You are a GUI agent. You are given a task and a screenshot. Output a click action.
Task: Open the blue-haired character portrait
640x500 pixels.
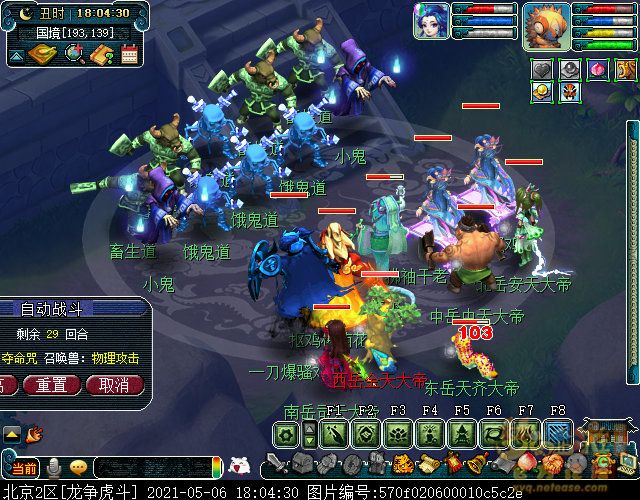point(431,21)
